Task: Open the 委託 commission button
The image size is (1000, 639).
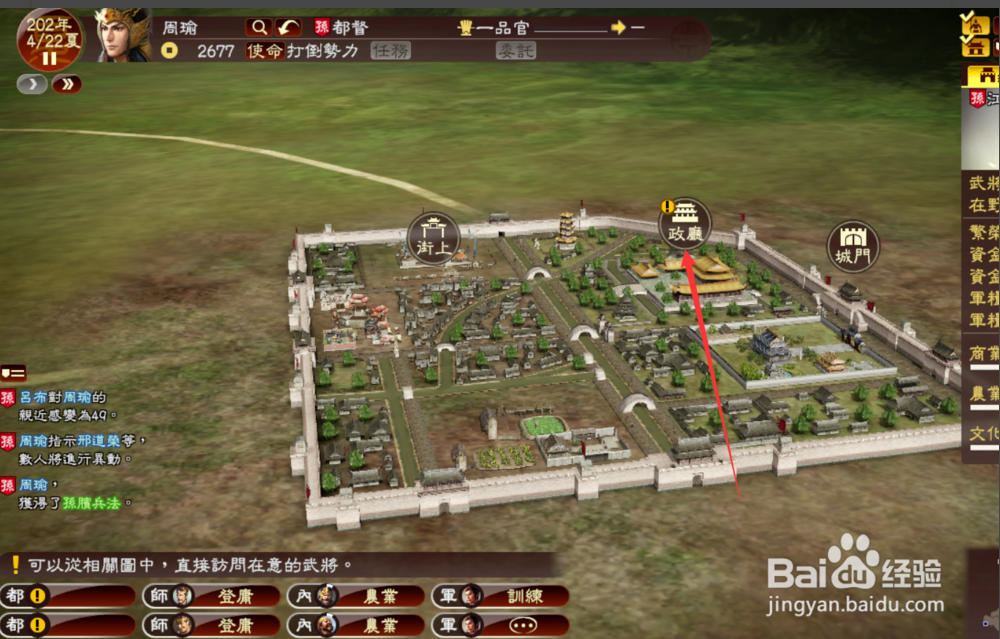Action: [x=518, y=51]
